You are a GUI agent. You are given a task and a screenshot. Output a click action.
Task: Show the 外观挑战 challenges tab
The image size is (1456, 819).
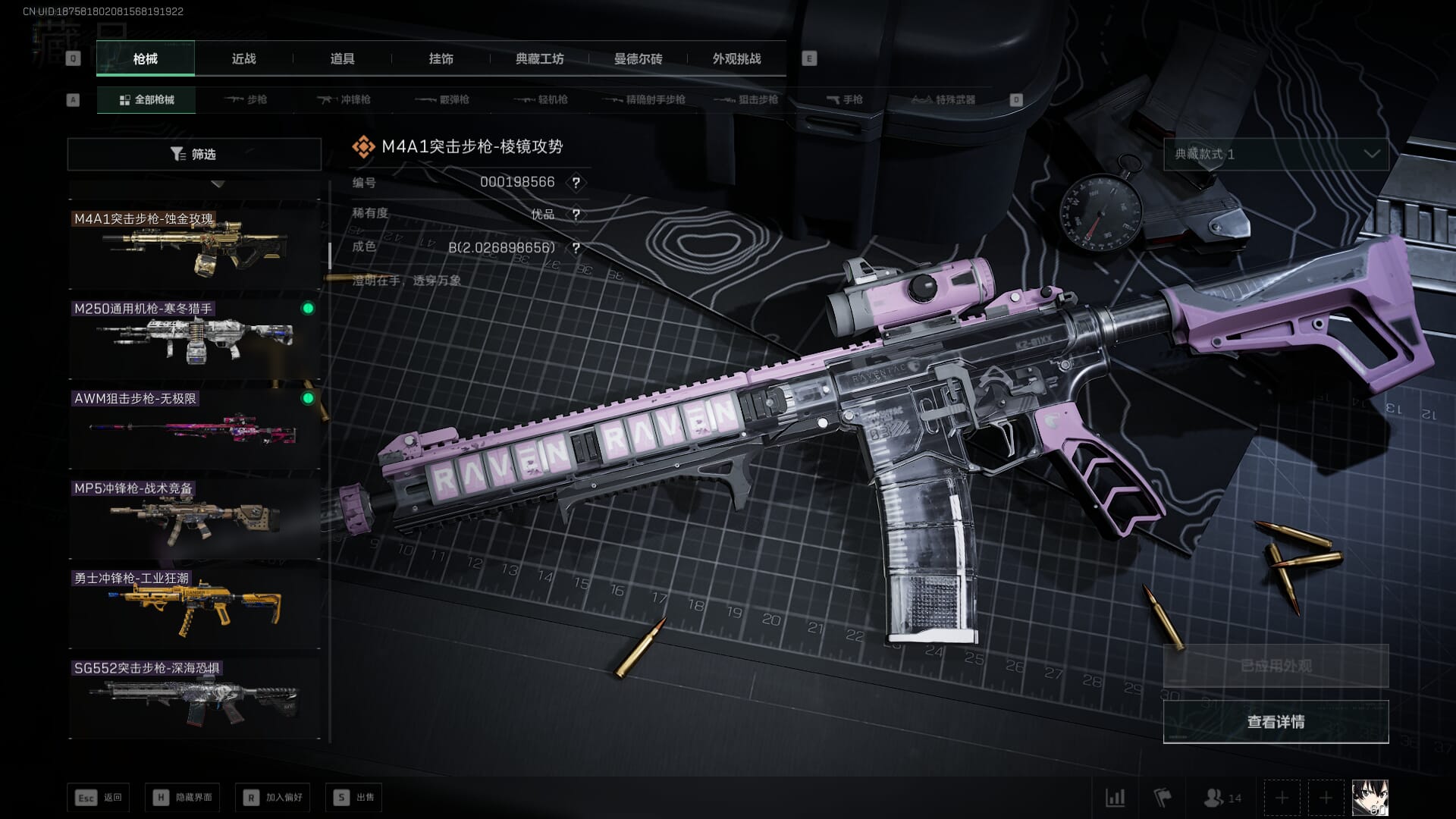point(736,58)
